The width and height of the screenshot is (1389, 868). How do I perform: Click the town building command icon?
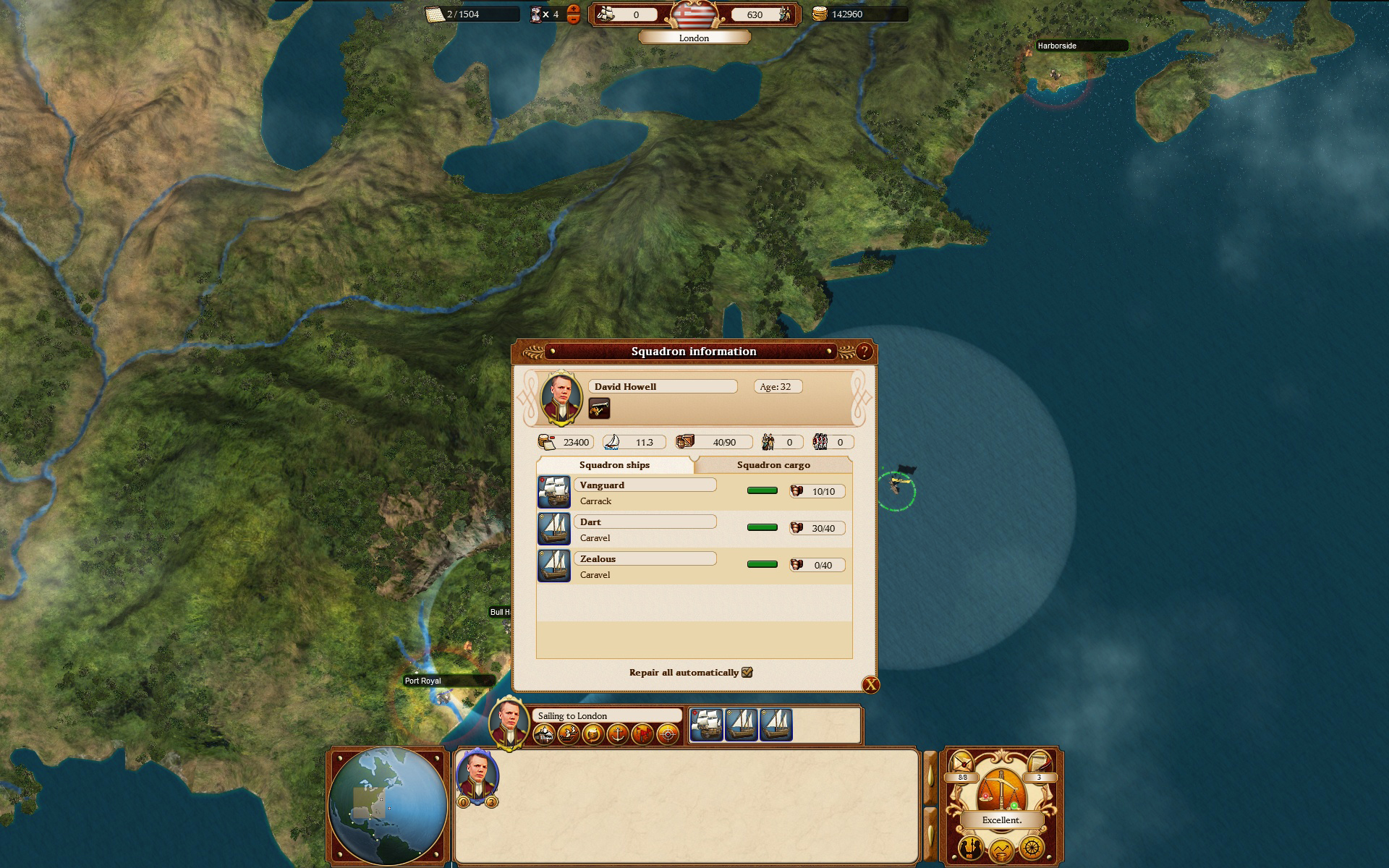545,735
